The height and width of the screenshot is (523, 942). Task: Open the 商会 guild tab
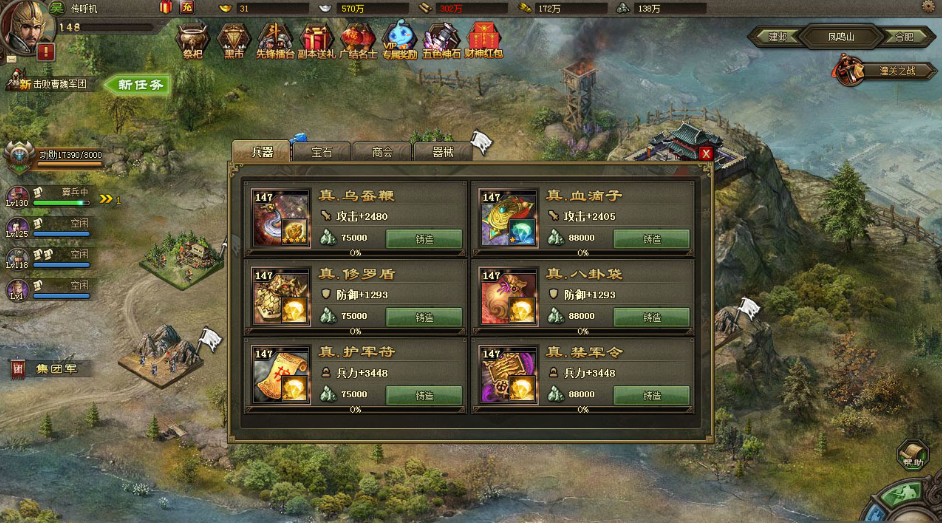(x=382, y=152)
